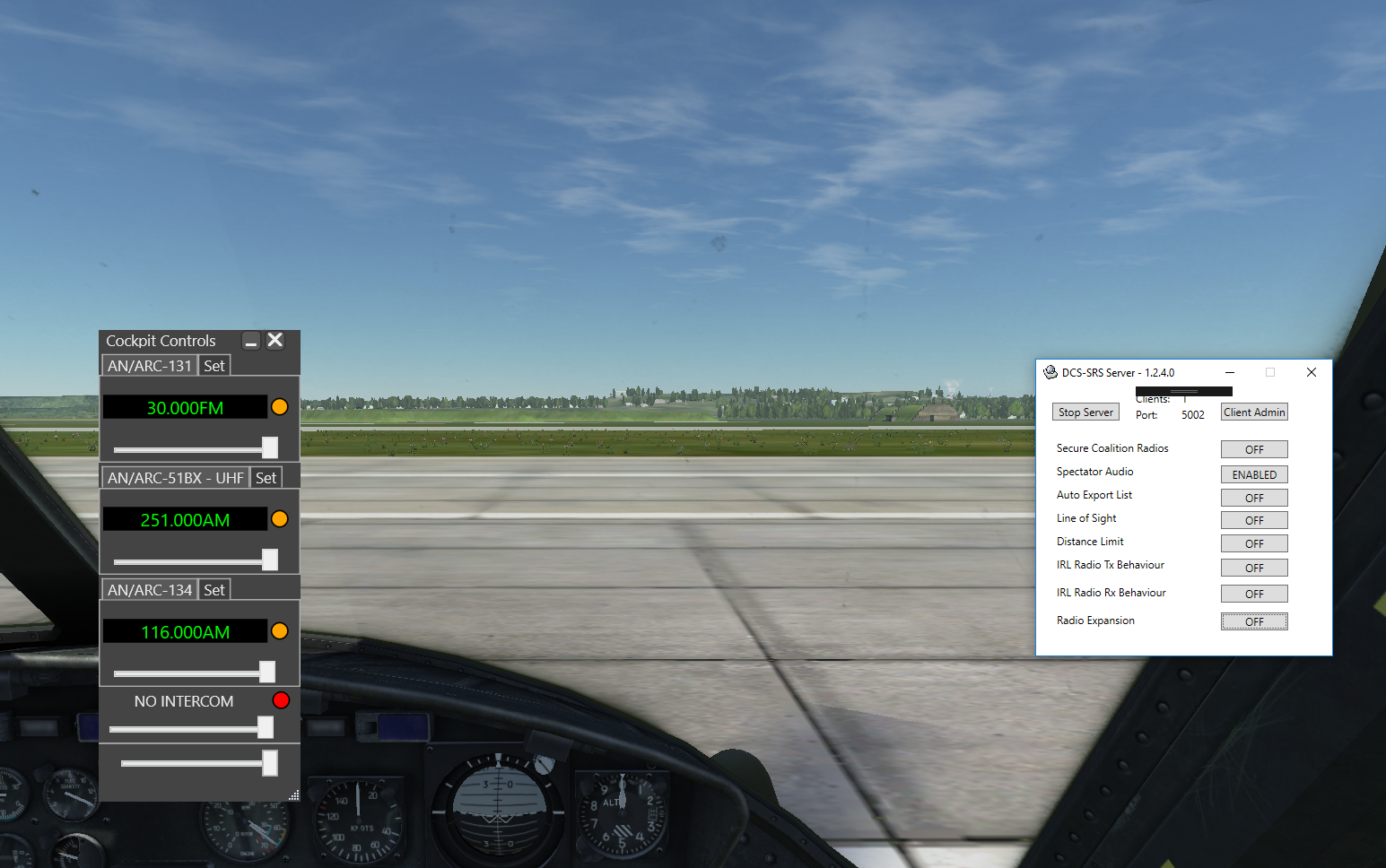Minimize the Cockpit Controls overlay
1386x868 pixels.
pyautogui.click(x=251, y=341)
